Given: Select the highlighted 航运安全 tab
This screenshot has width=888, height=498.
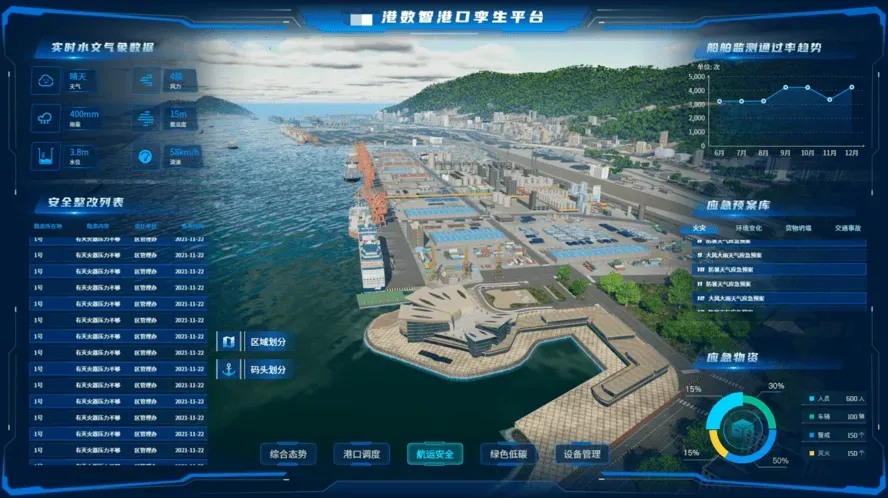Looking at the screenshot, I should coord(434,454).
